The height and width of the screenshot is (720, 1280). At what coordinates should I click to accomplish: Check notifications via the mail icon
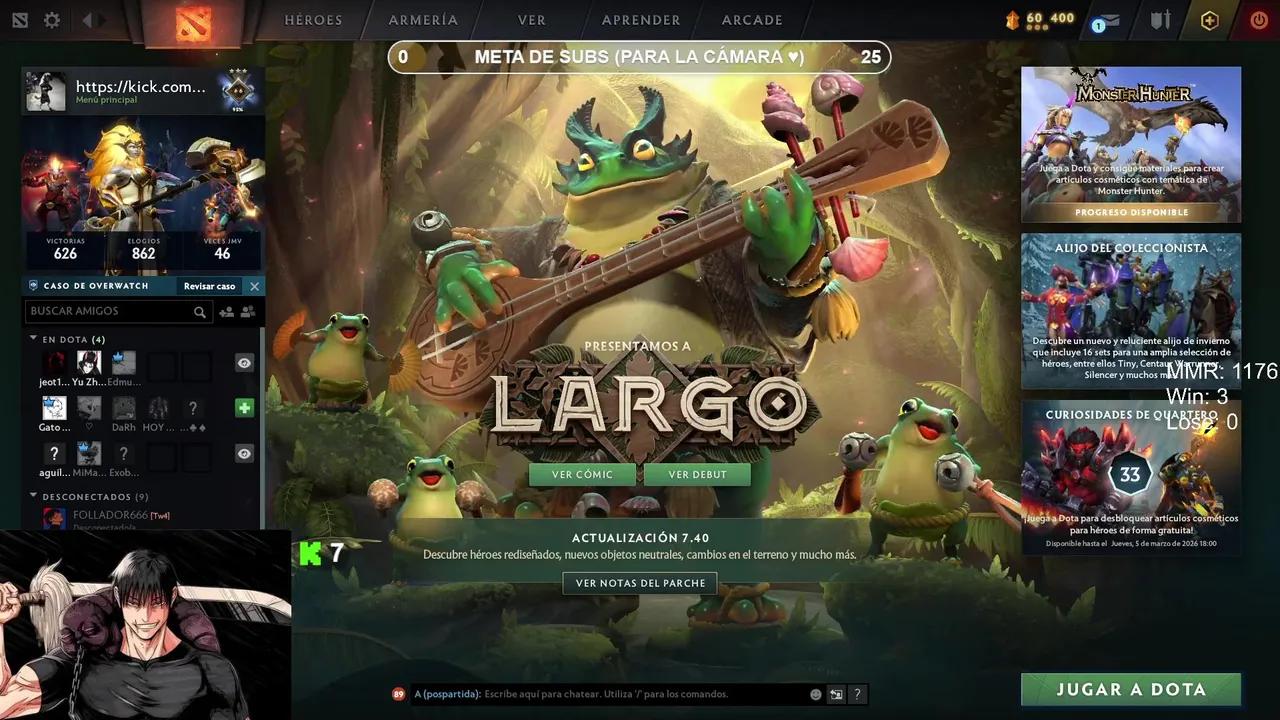(1103, 20)
